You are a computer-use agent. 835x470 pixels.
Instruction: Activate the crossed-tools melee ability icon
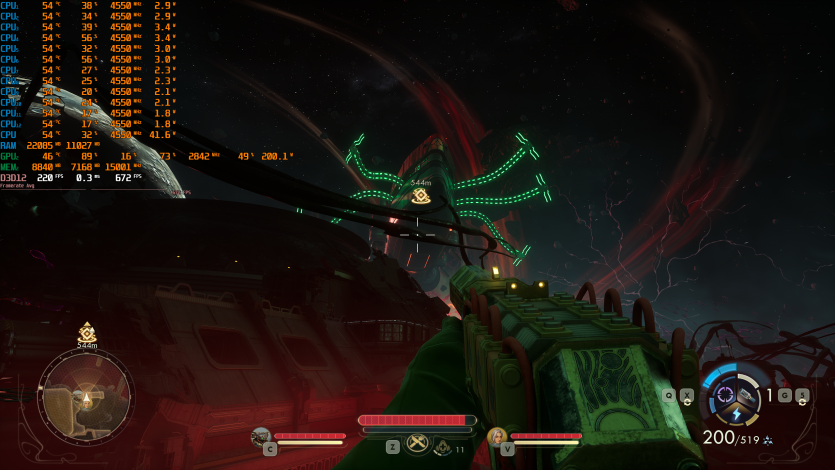click(418, 445)
